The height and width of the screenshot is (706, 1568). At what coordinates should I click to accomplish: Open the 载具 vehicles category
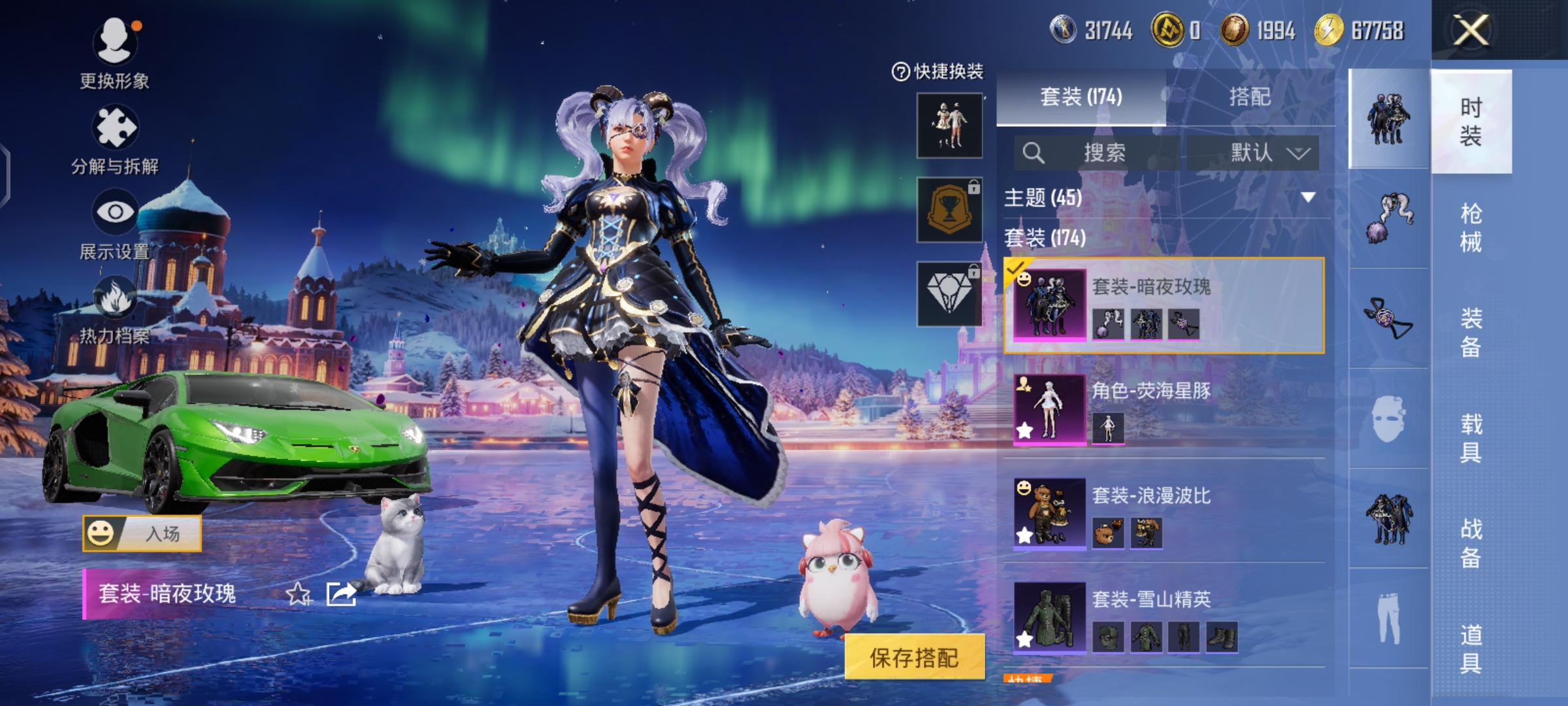point(1471,438)
